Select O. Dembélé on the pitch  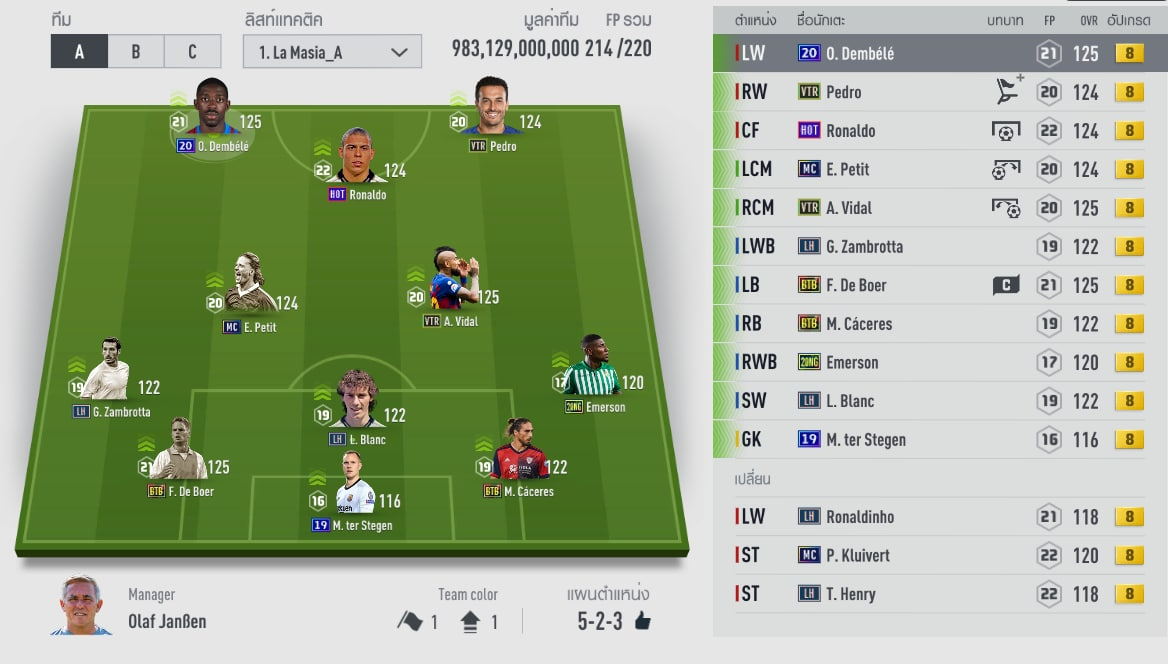click(213, 109)
